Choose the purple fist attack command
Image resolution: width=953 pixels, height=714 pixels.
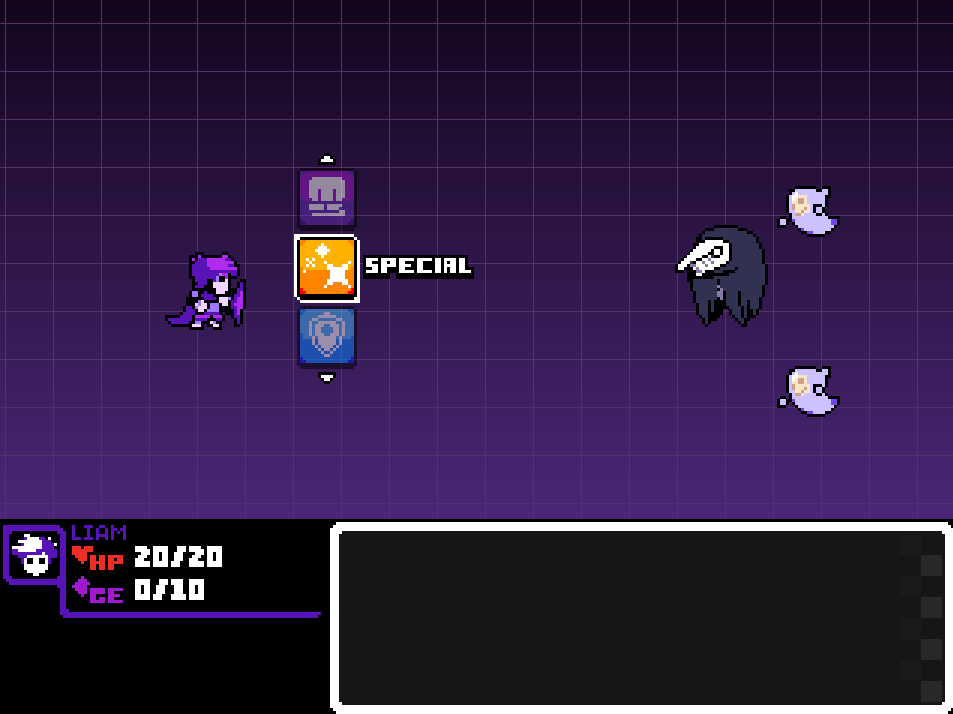(327, 197)
